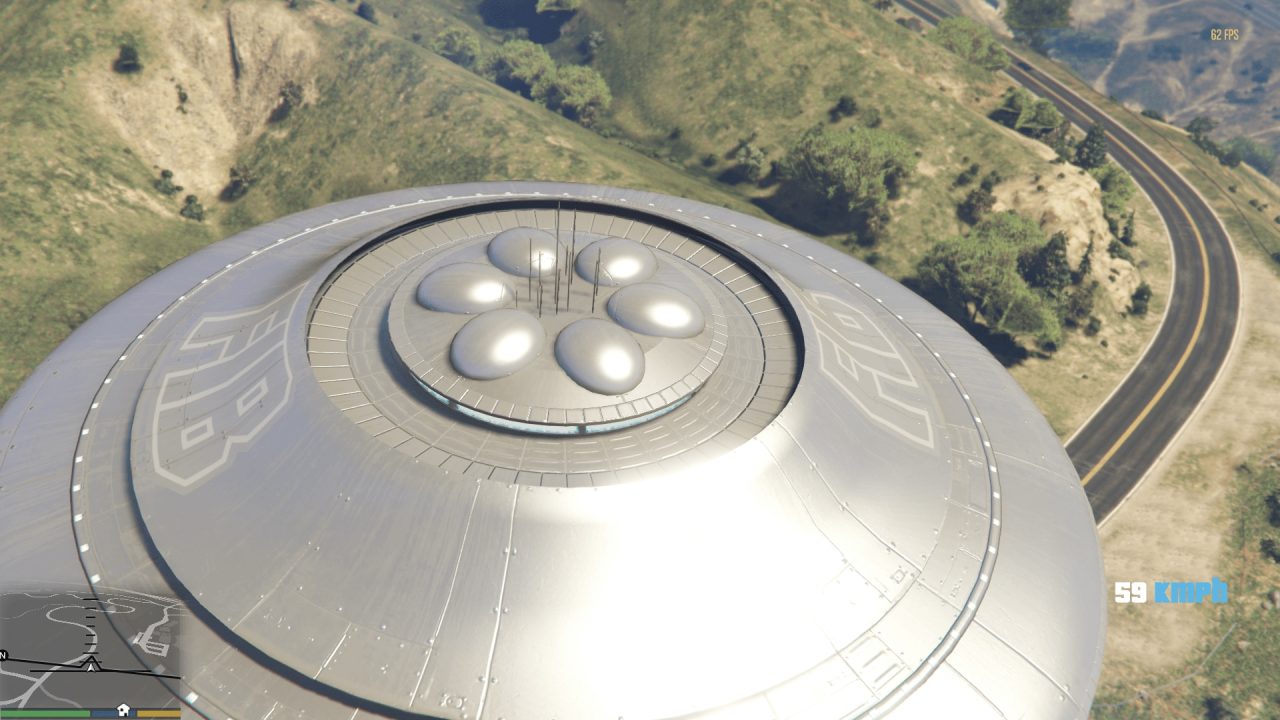Image resolution: width=1280 pixels, height=720 pixels.
Task: Click the North compass marker on minimap
Action: coord(4,656)
